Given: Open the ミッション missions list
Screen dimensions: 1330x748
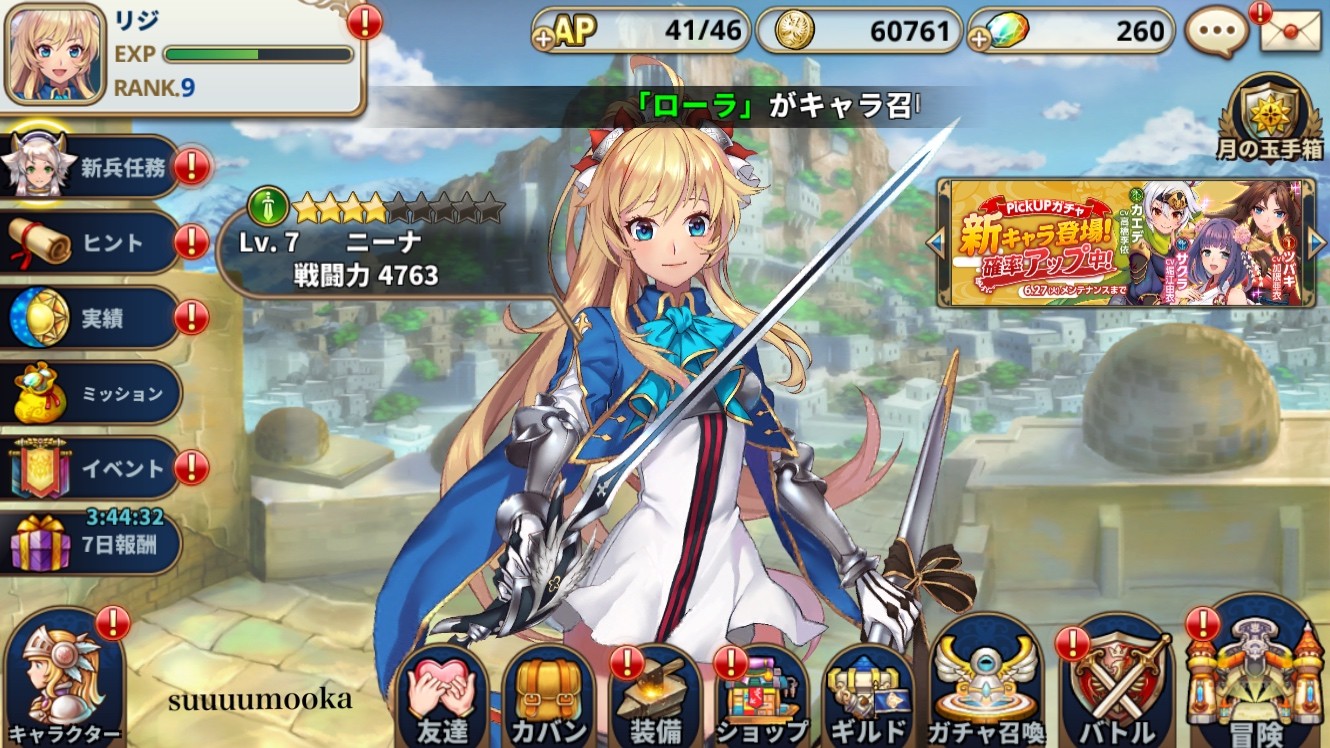Looking at the screenshot, I should (90, 393).
